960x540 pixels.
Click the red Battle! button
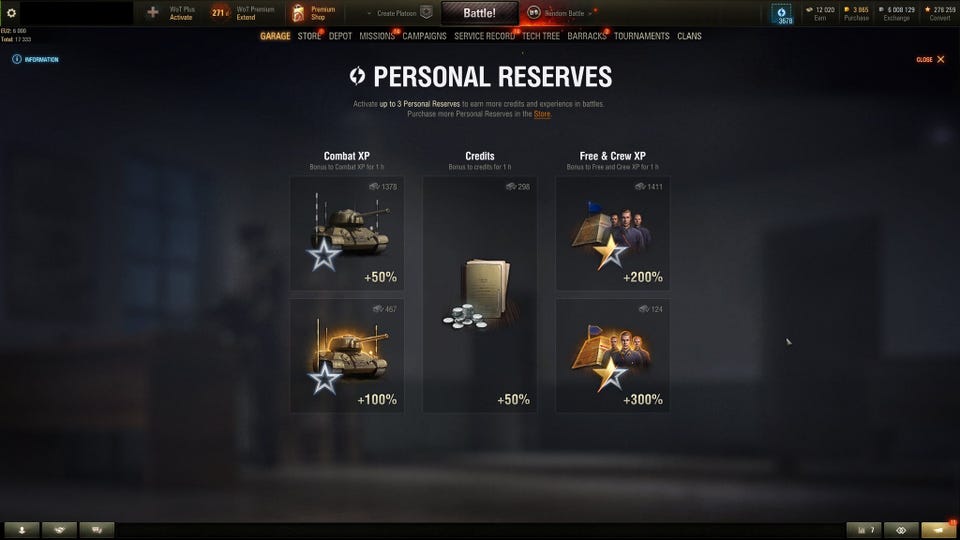480,13
